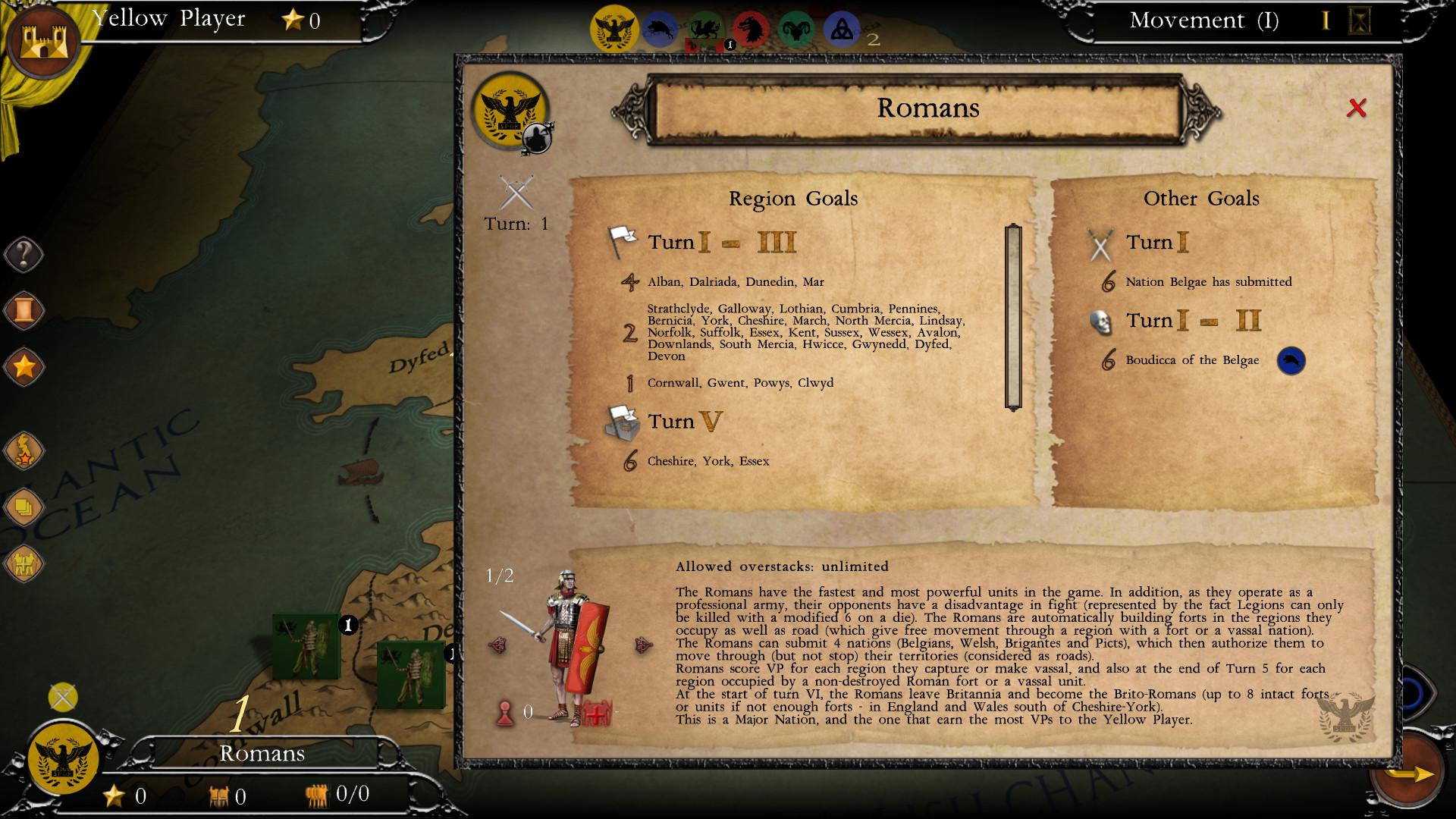Click the grey crossed-out circle near the Romans banner
This screenshot has width=1456, height=819.
coord(64,697)
